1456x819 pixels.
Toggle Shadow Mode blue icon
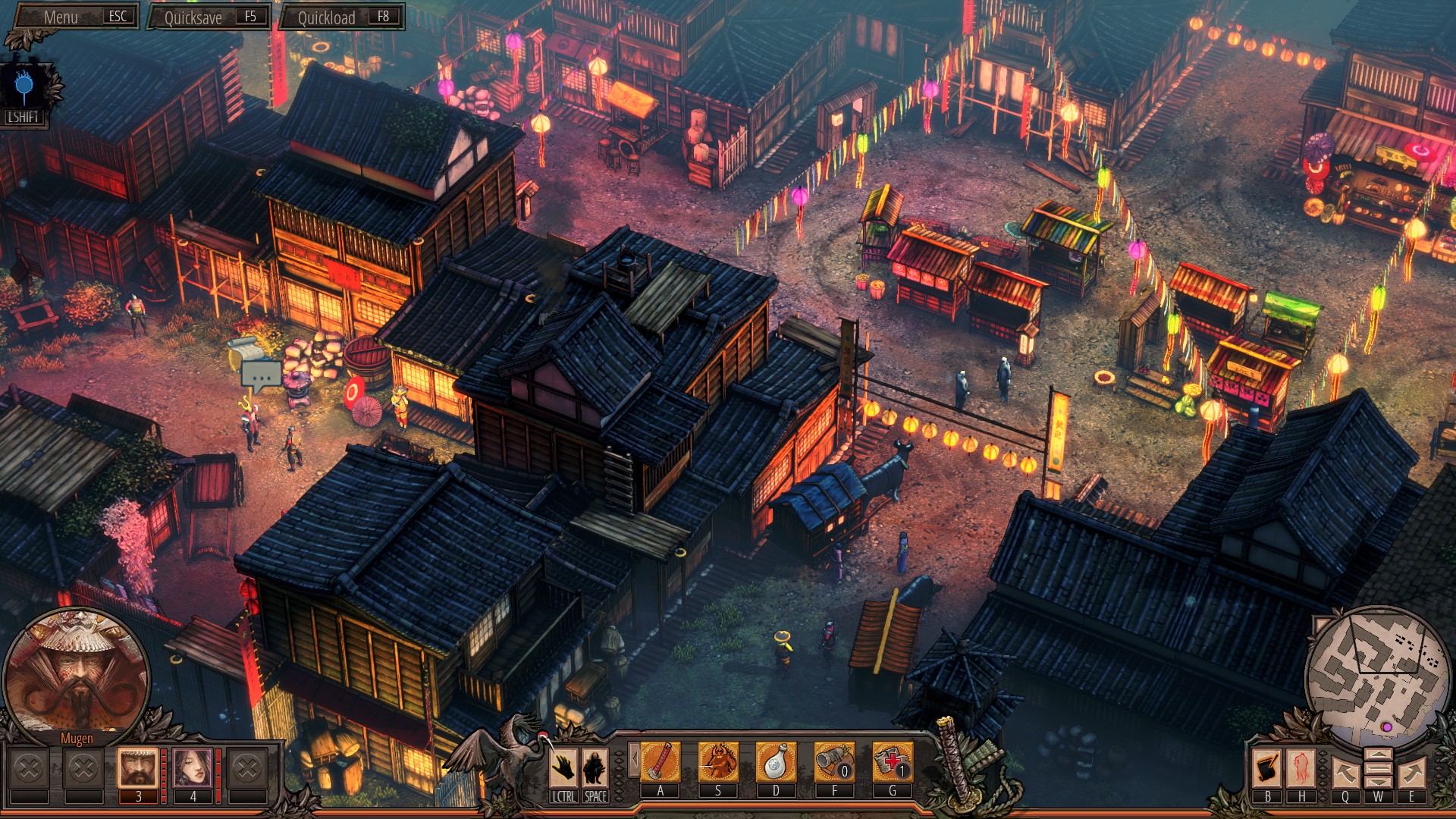pyautogui.click(x=24, y=86)
